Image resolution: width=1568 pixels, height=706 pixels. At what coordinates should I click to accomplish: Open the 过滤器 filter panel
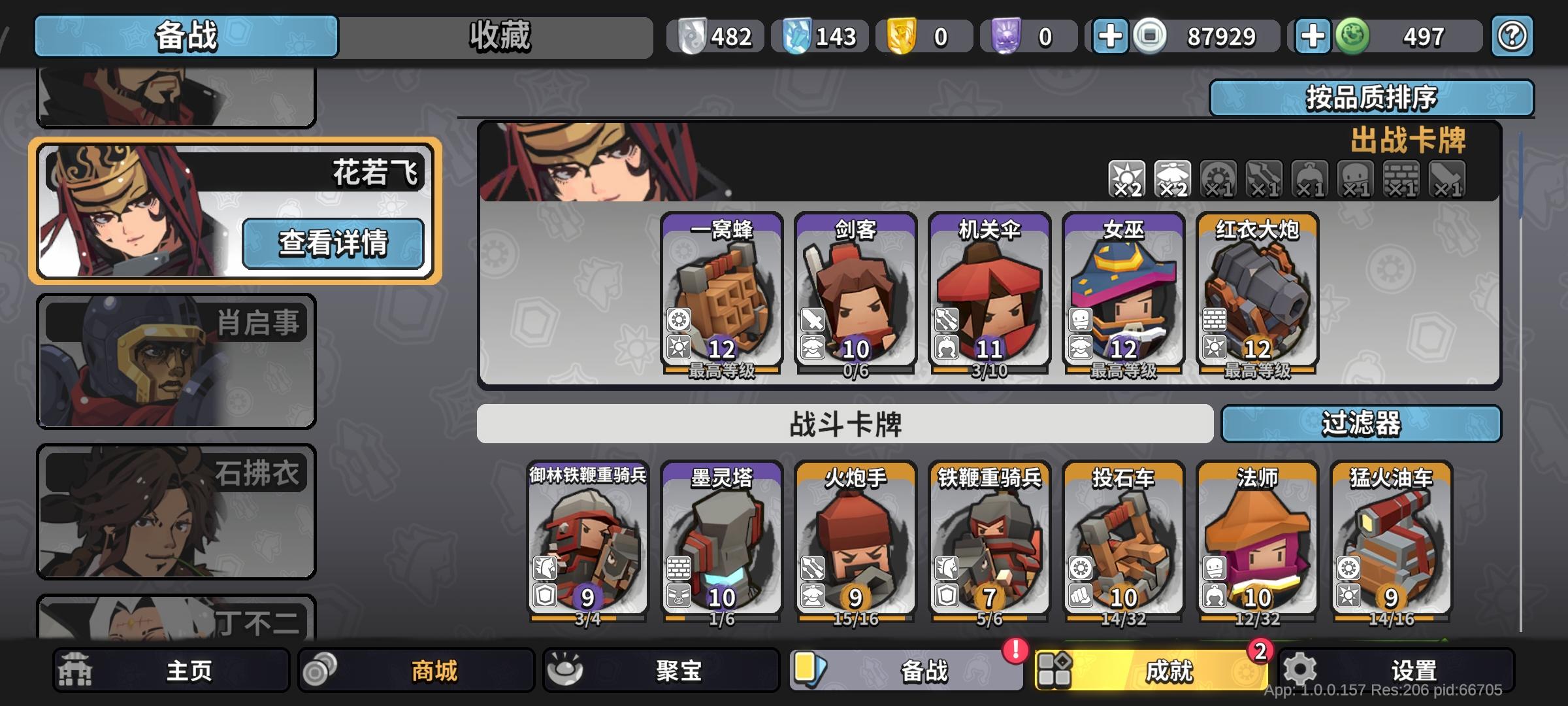[x=1364, y=425]
